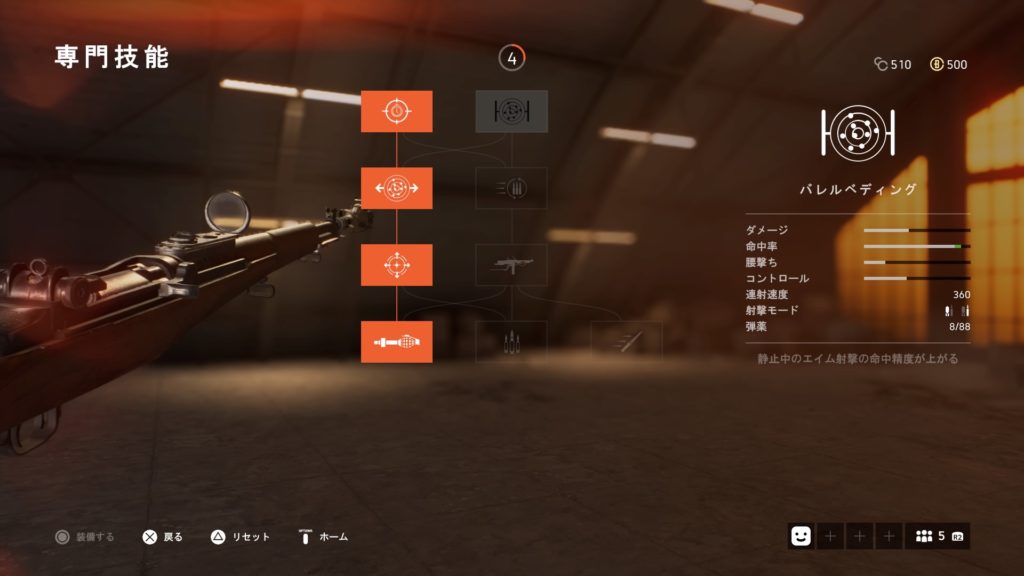The image size is (1024, 576).
Task: Select the orange rifle grenade launcher specialization
Action: [x=396, y=342]
